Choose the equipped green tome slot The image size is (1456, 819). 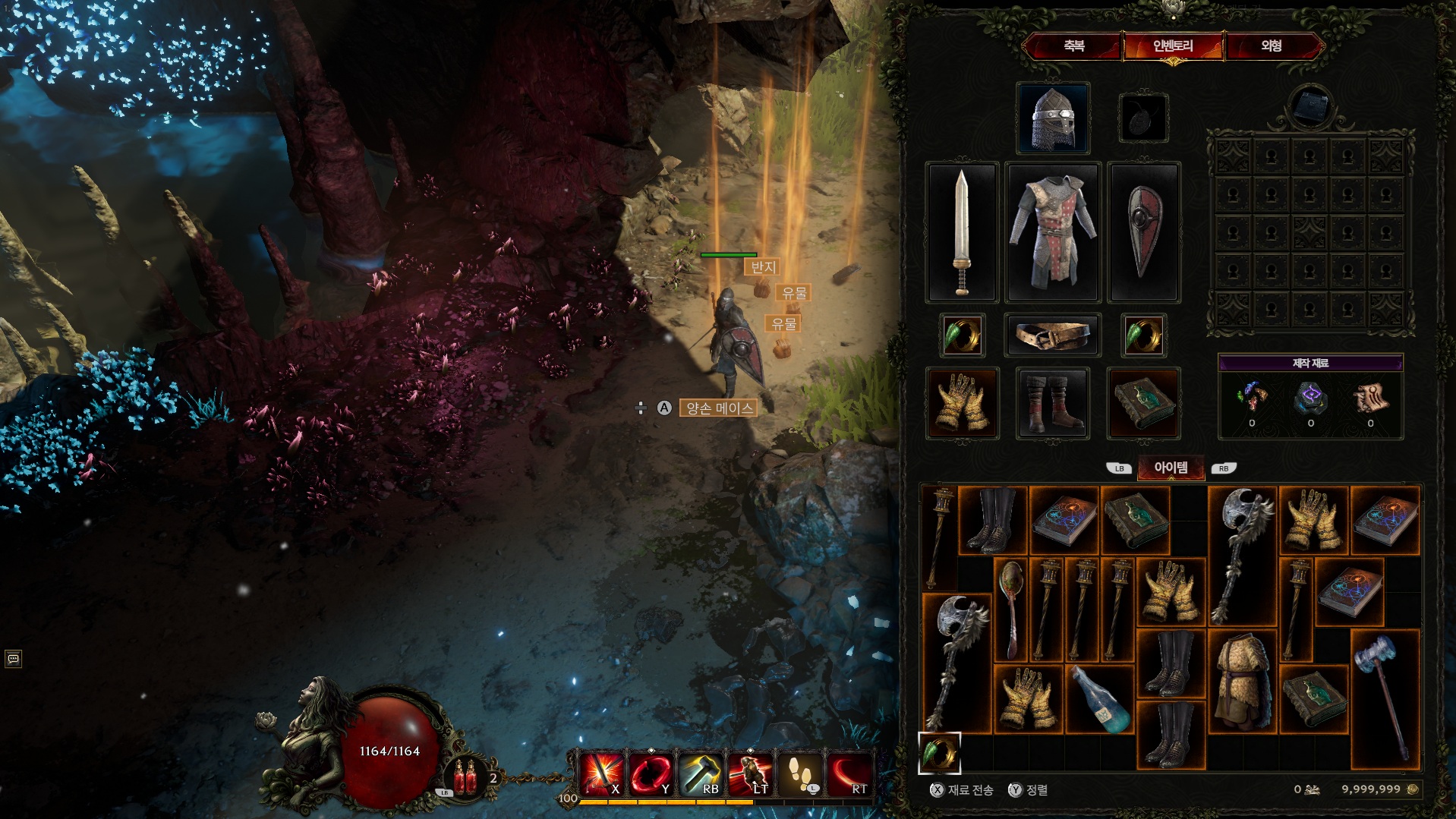(x=1144, y=403)
